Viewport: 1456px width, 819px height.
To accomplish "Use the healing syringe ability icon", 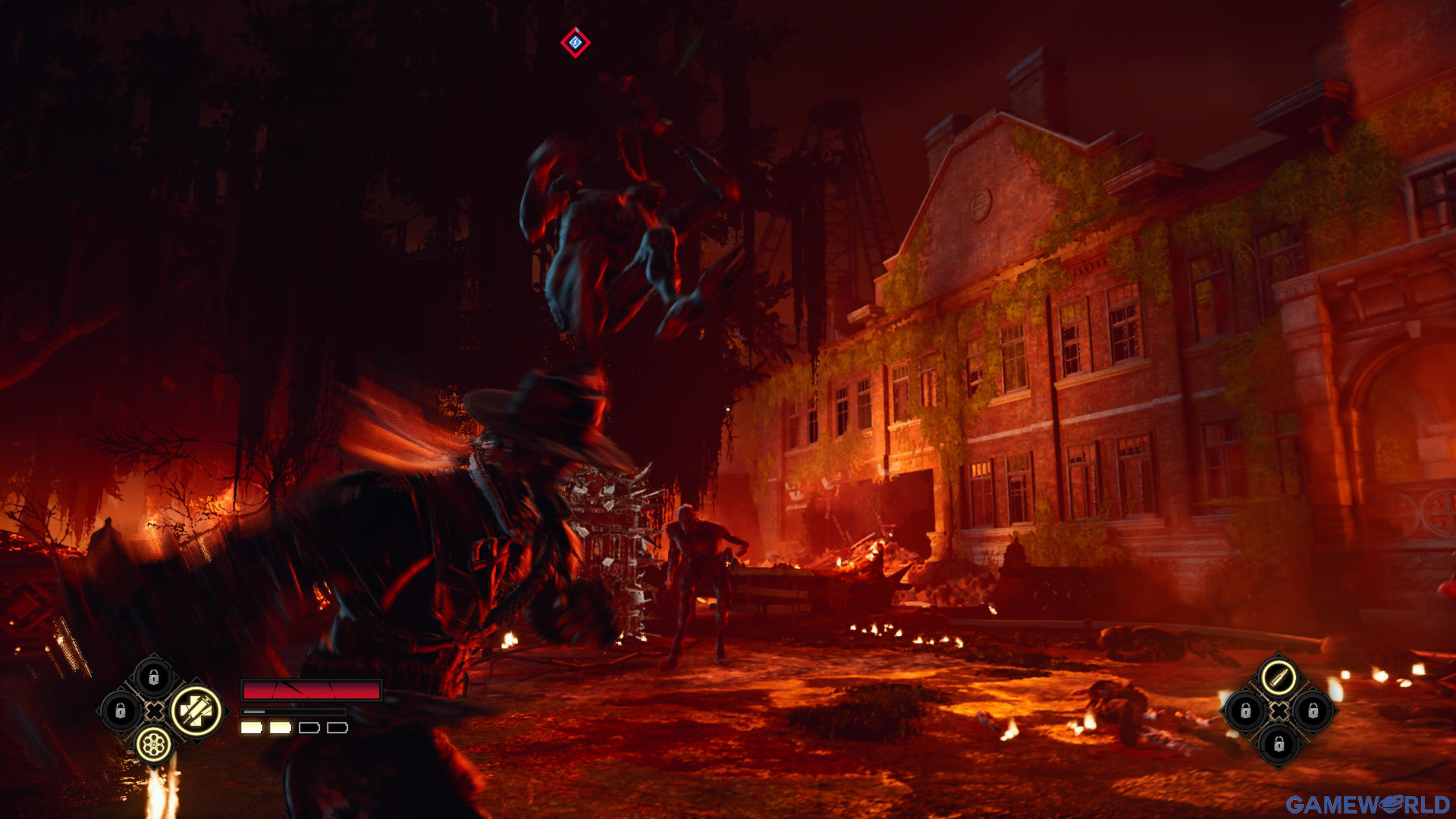I will click(196, 711).
